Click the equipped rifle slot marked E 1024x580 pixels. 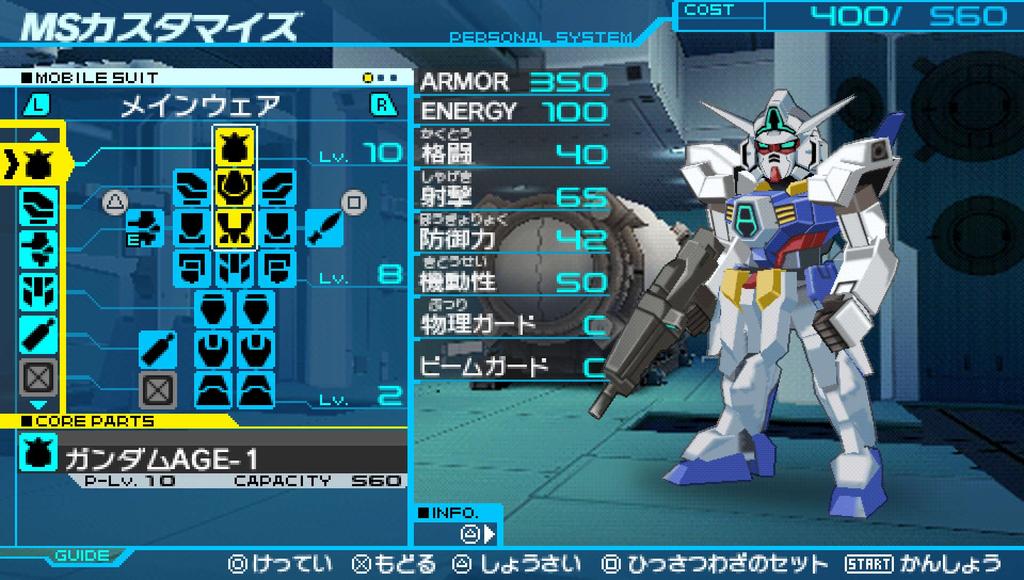[x=147, y=228]
